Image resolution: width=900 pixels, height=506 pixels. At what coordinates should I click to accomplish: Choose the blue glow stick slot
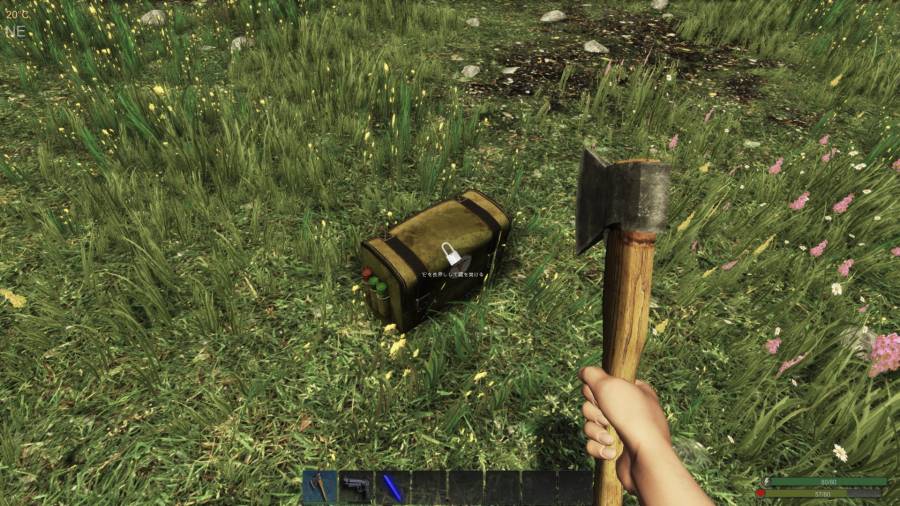[393, 487]
